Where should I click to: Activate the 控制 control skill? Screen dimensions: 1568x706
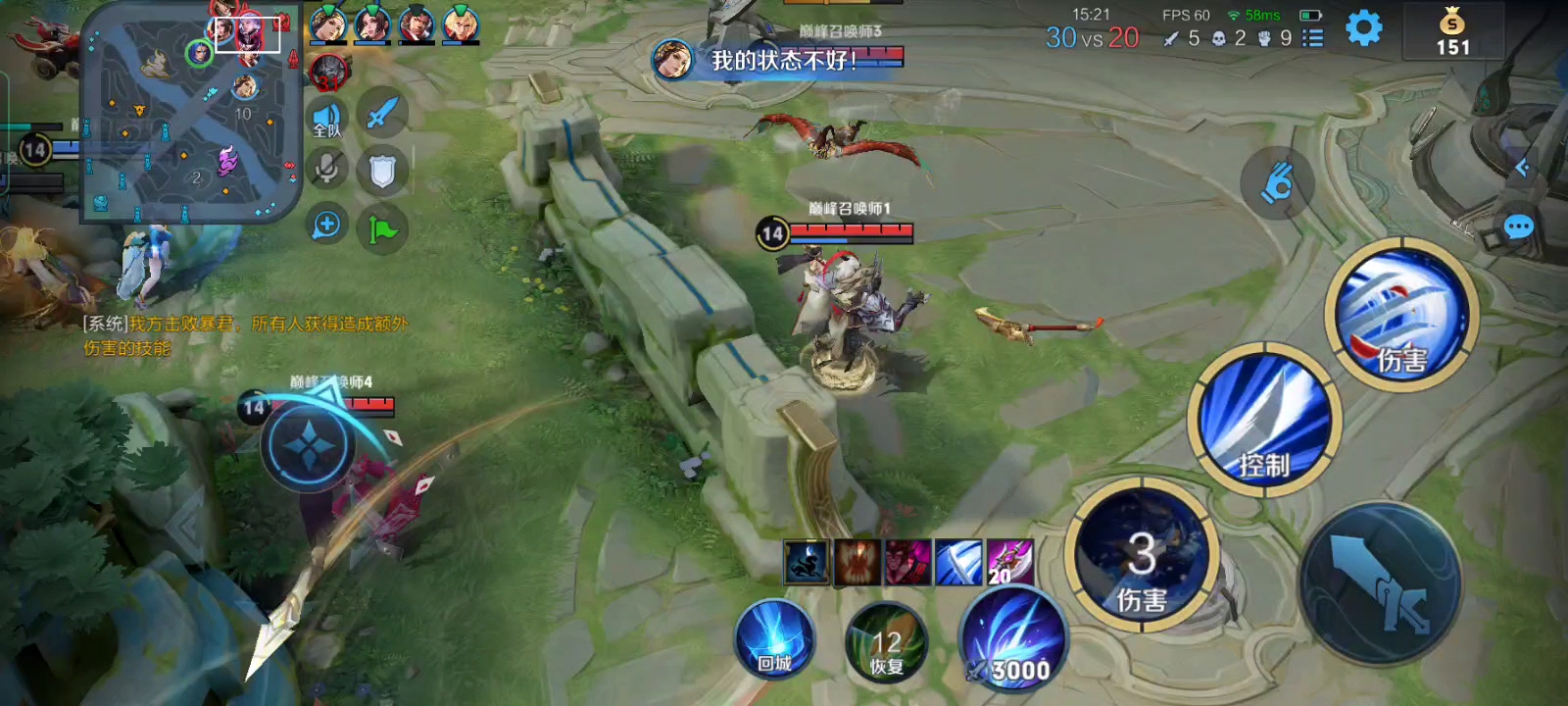point(1264,421)
